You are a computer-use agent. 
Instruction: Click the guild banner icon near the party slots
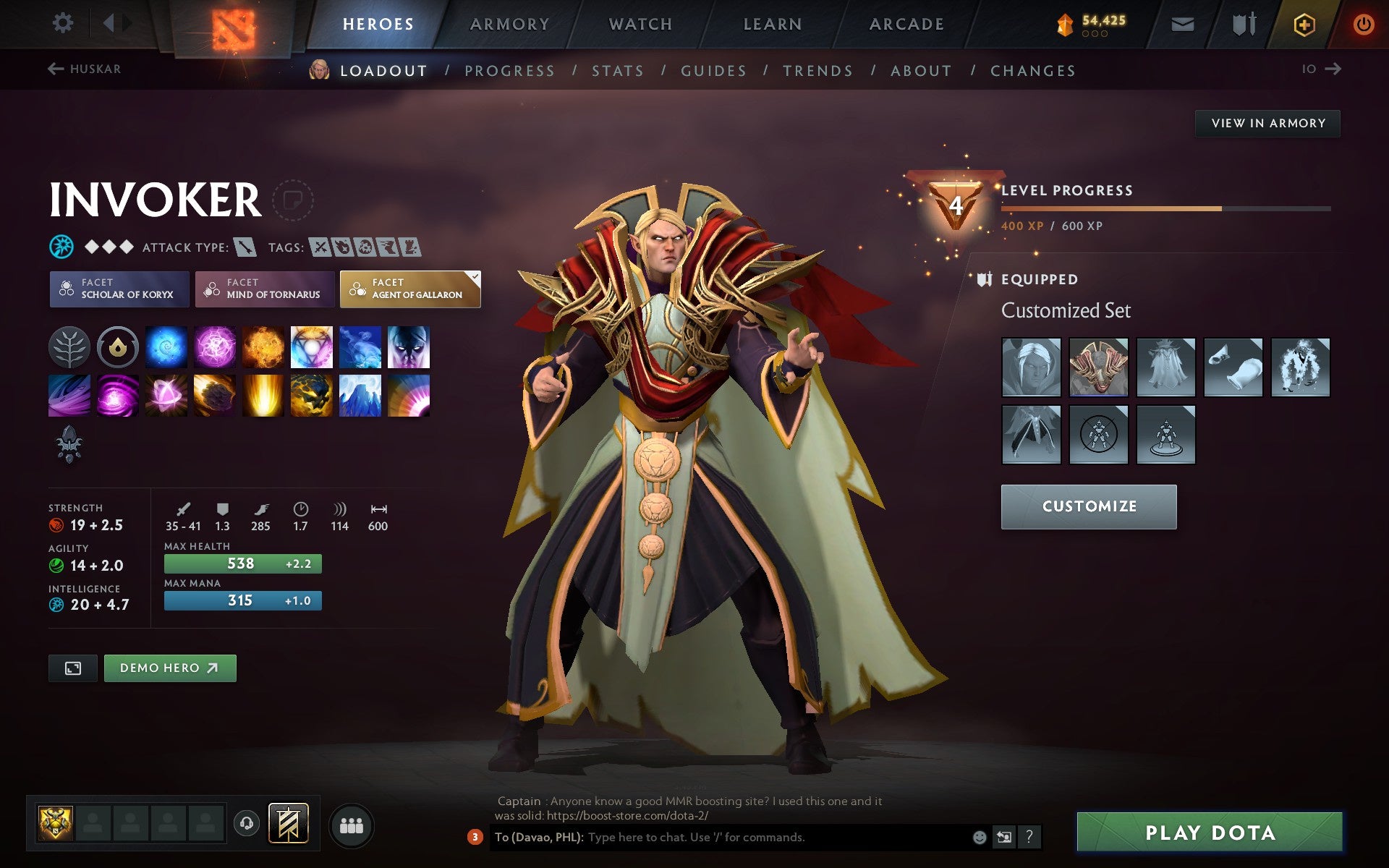[x=289, y=822]
